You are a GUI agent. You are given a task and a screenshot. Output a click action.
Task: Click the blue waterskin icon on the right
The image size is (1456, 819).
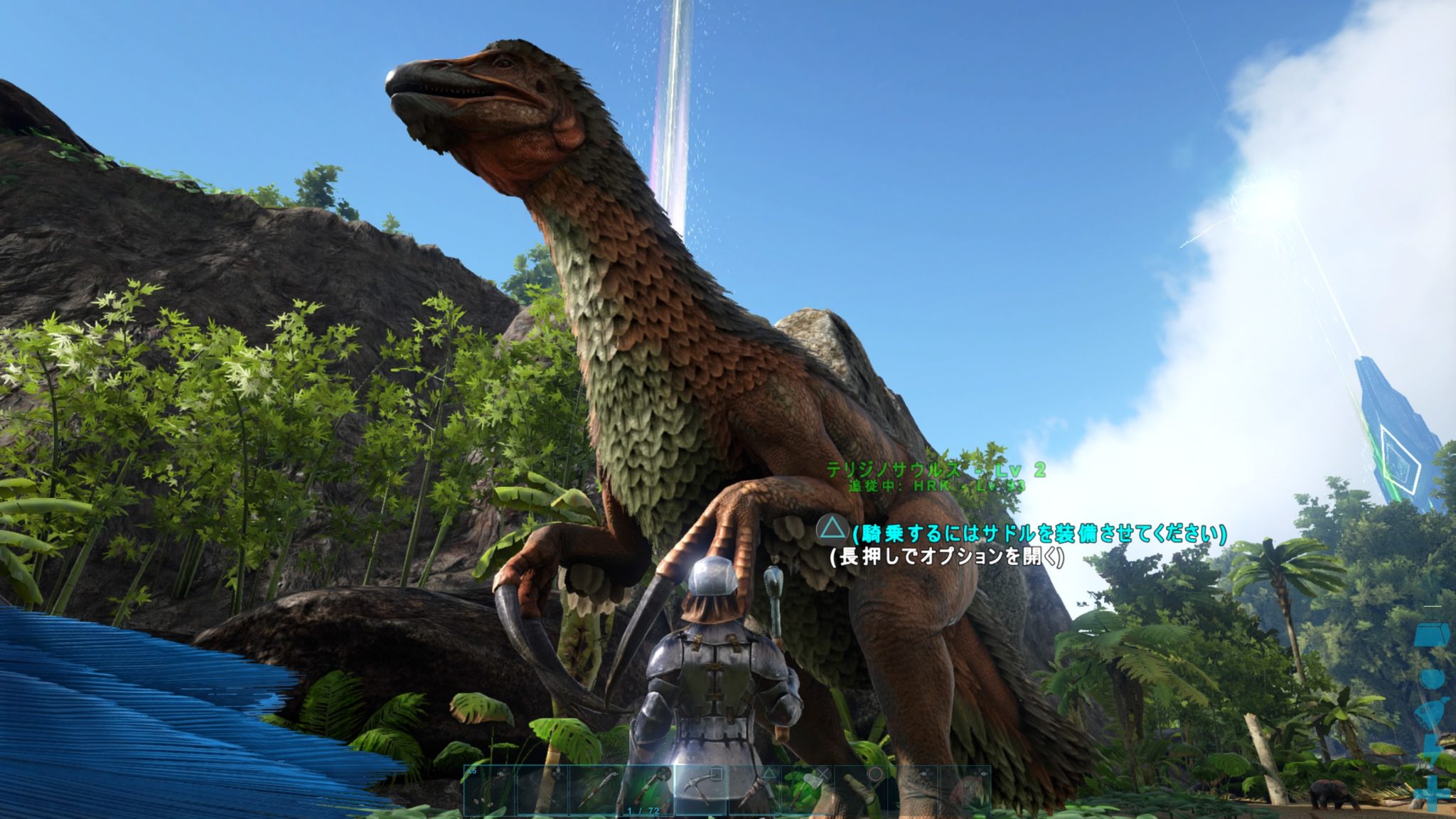coord(1431,710)
